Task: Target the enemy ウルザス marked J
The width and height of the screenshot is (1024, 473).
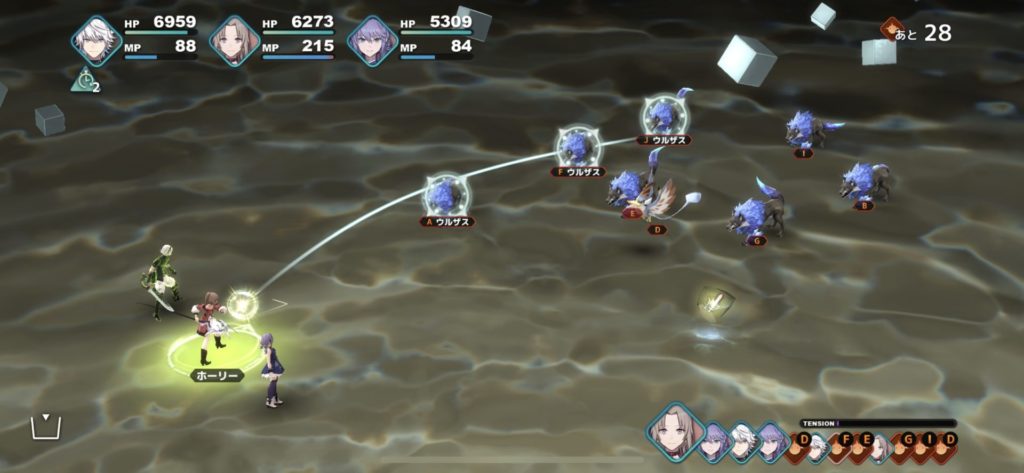Action: [x=664, y=114]
